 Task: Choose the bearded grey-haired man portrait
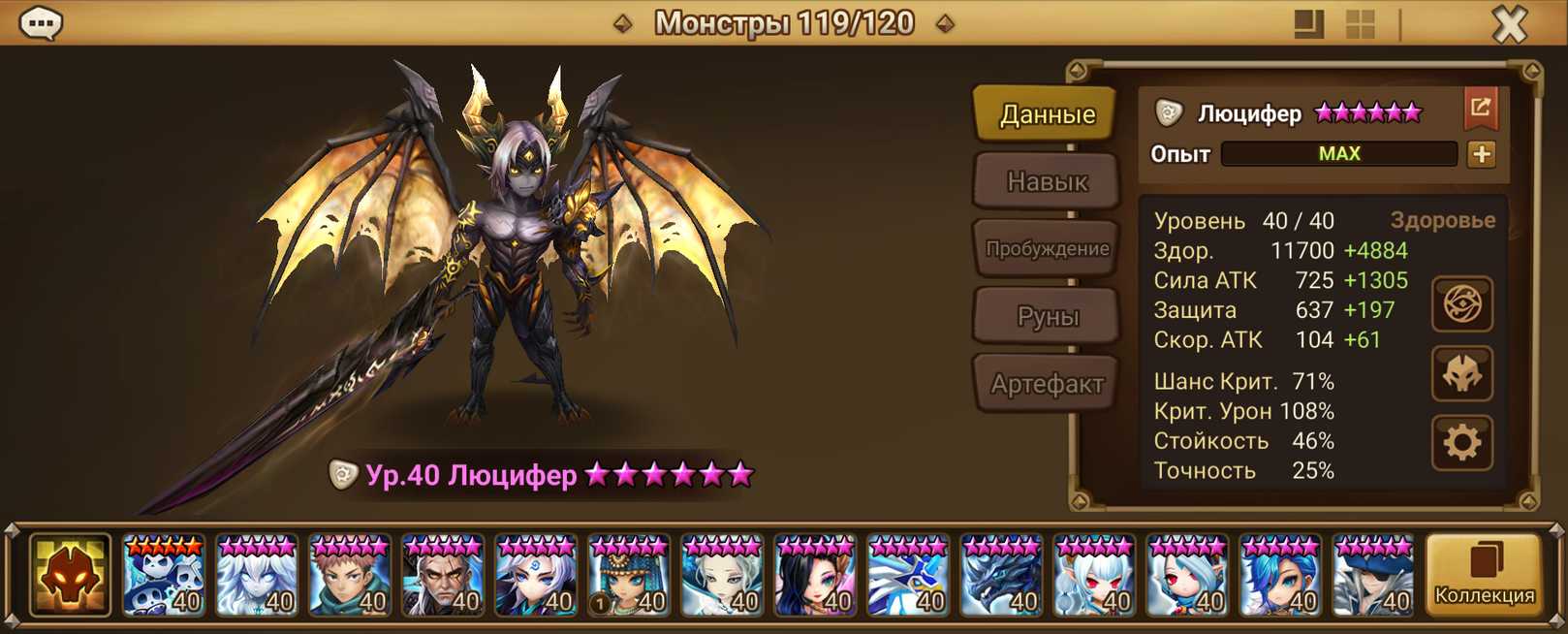443,576
